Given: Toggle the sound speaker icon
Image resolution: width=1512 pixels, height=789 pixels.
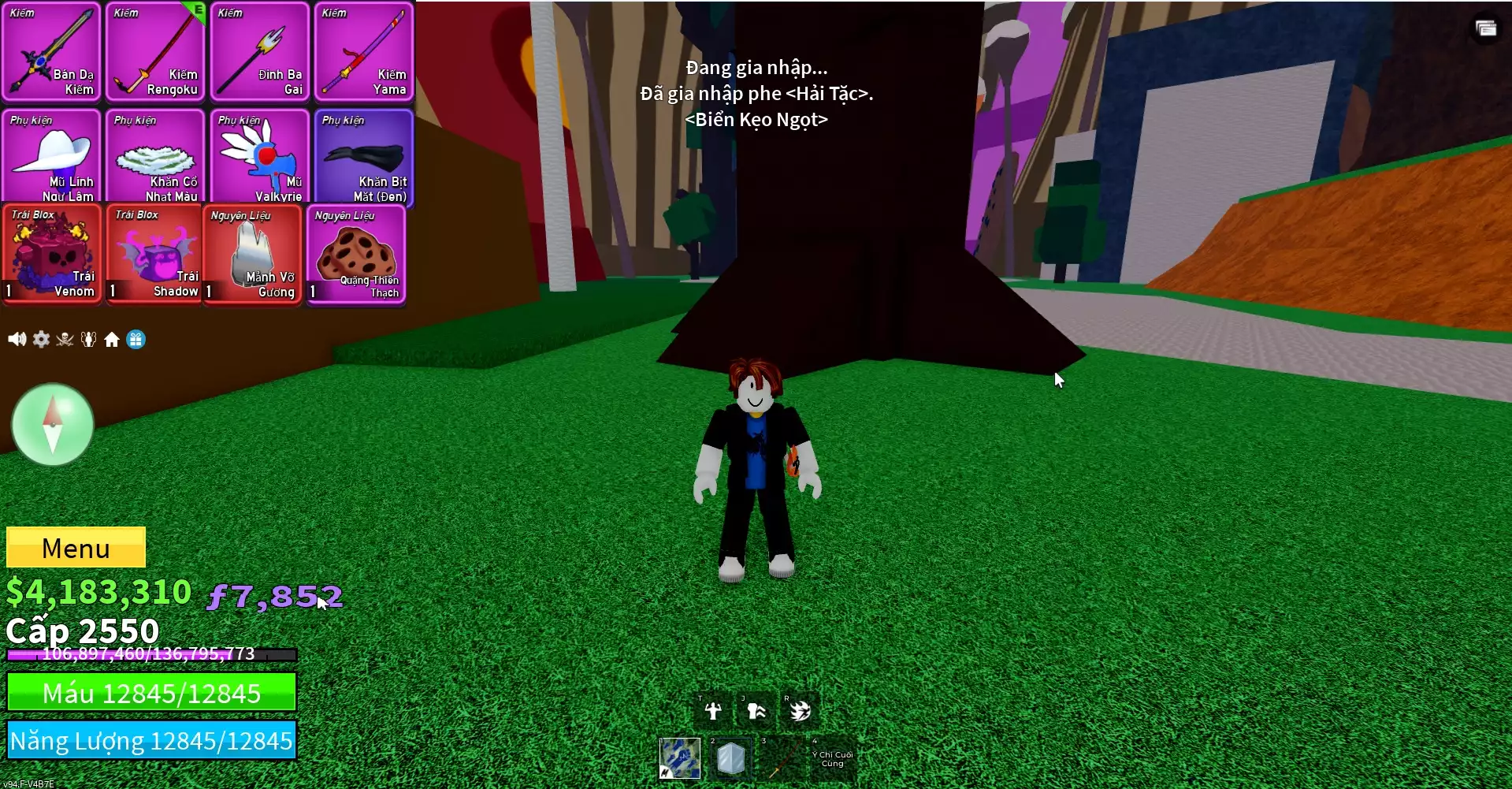Looking at the screenshot, I should pos(17,340).
